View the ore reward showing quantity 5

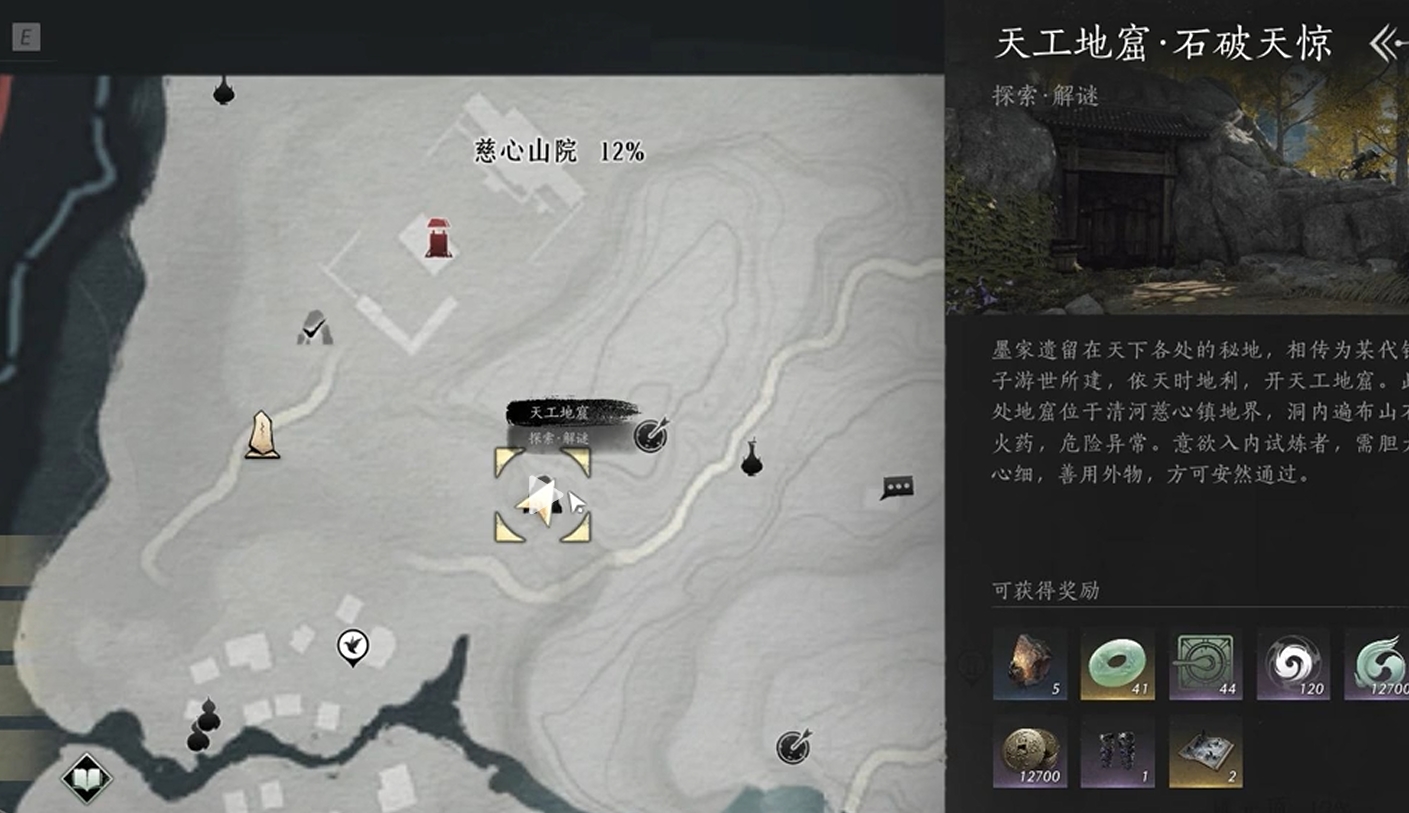(x=1029, y=662)
